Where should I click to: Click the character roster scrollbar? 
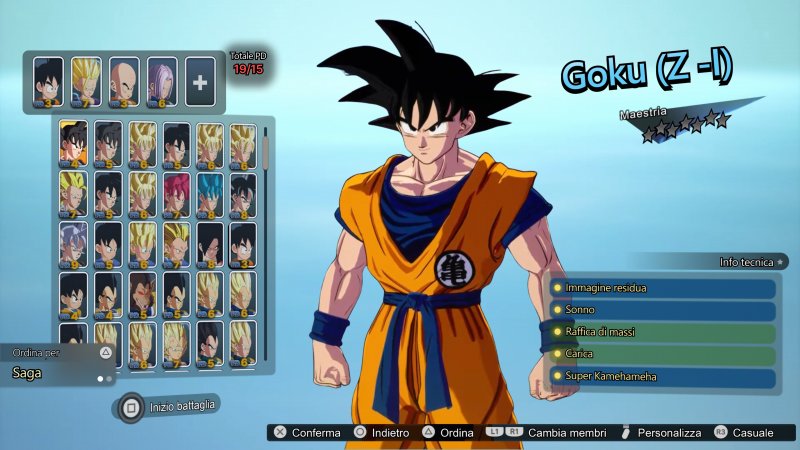click(x=267, y=150)
